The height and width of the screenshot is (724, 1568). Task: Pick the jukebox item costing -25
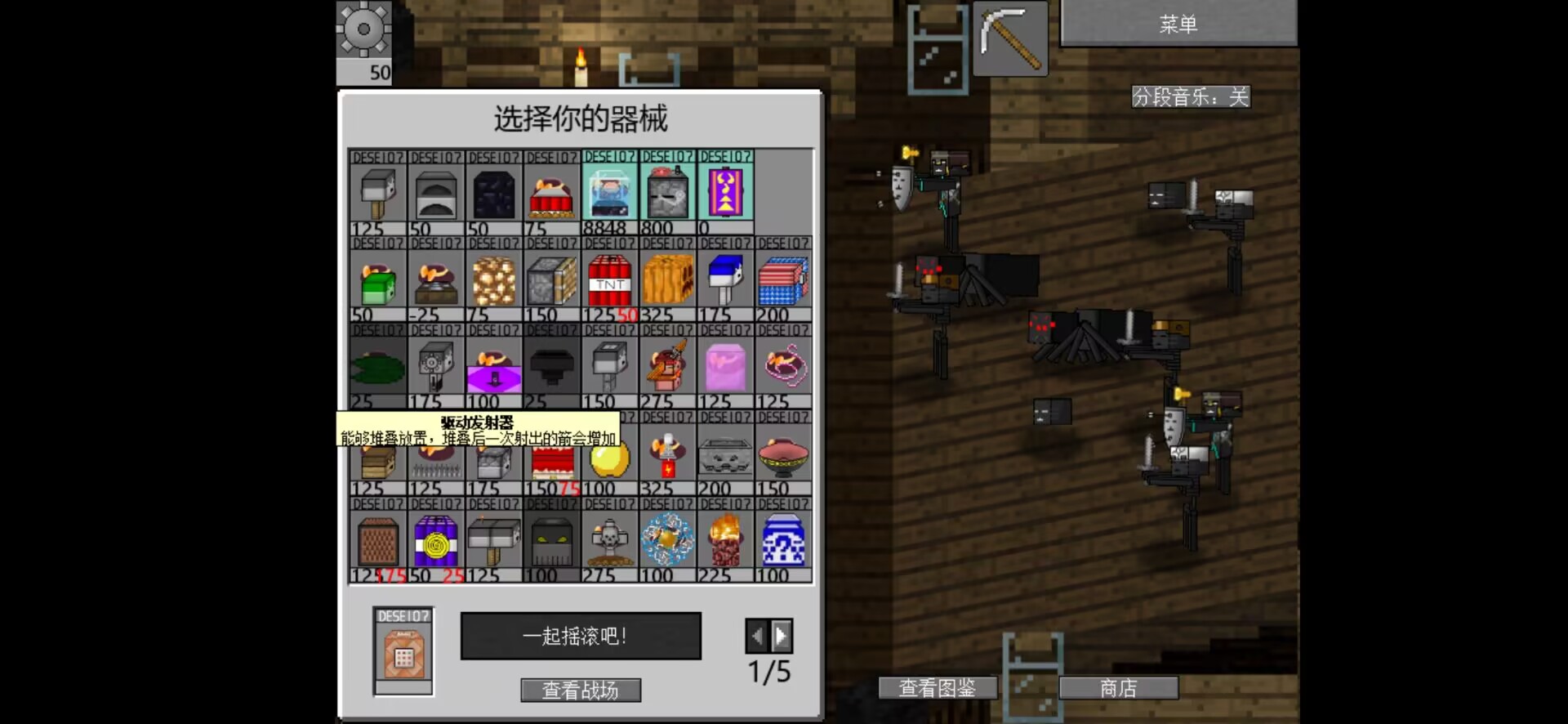click(x=434, y=278)
